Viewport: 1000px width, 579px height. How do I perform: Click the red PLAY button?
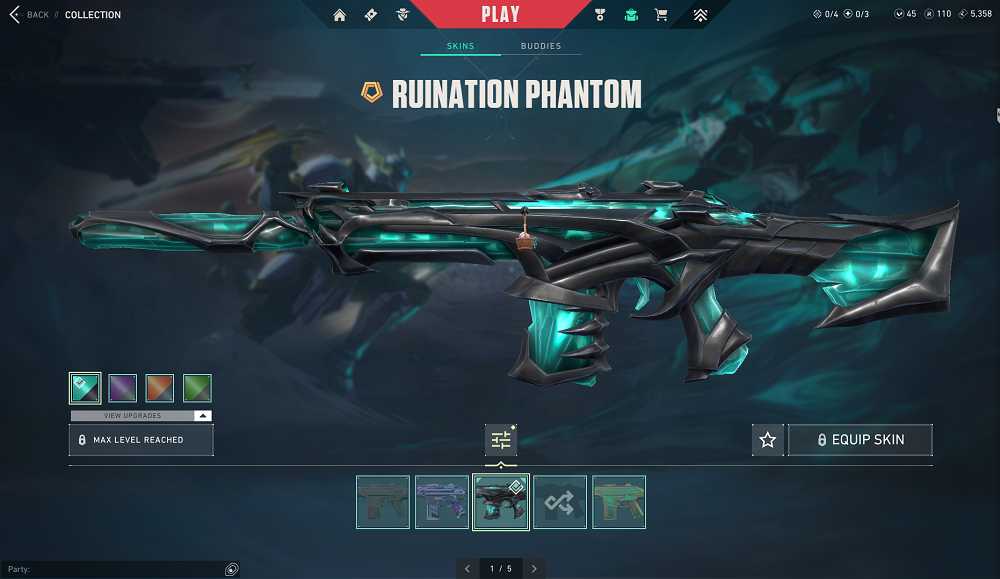(x=500, y=14)
